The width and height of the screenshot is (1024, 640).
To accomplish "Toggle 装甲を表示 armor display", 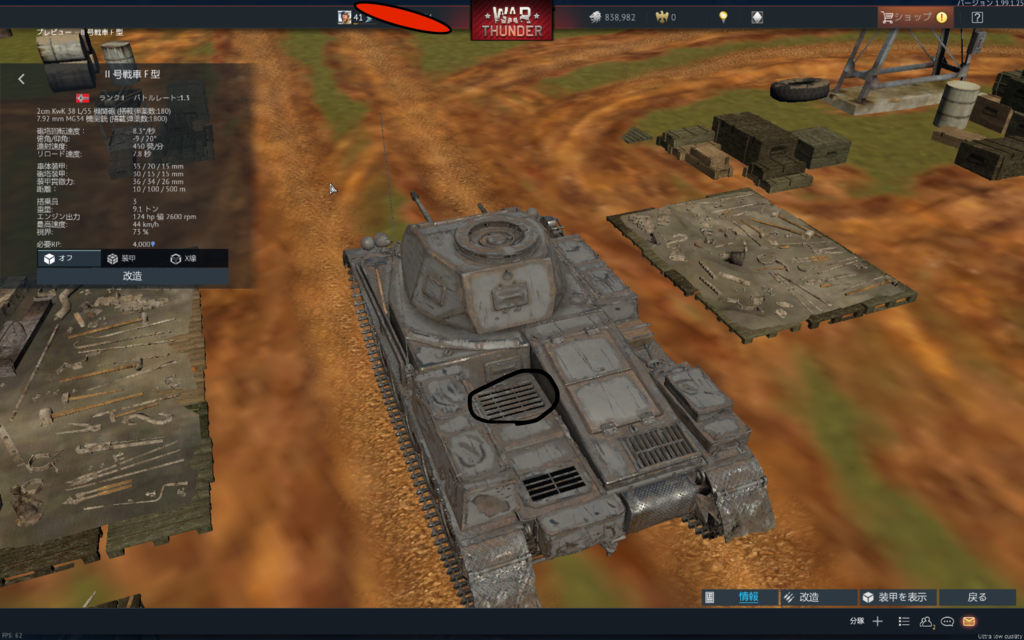I will pyautogui.click(x=897, y=597).
